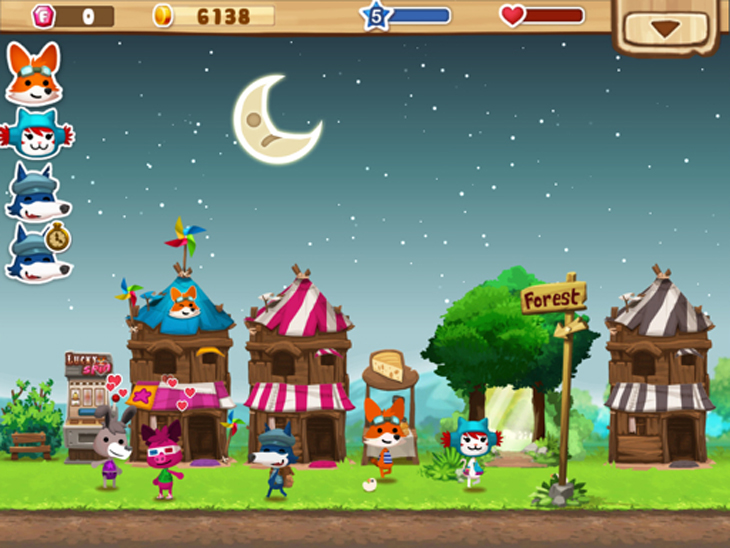
Task: Tap the pink F gem currency icon
Action: pos(44,16)
